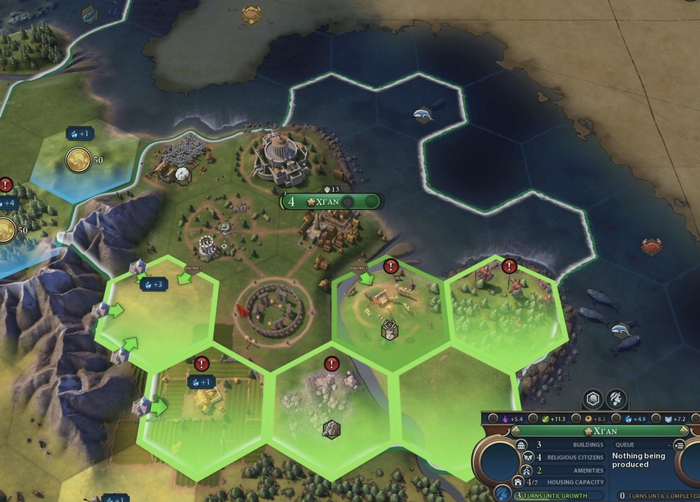
Task: Pick the highlighted stone quarry tile
Action: pos(328,410)
